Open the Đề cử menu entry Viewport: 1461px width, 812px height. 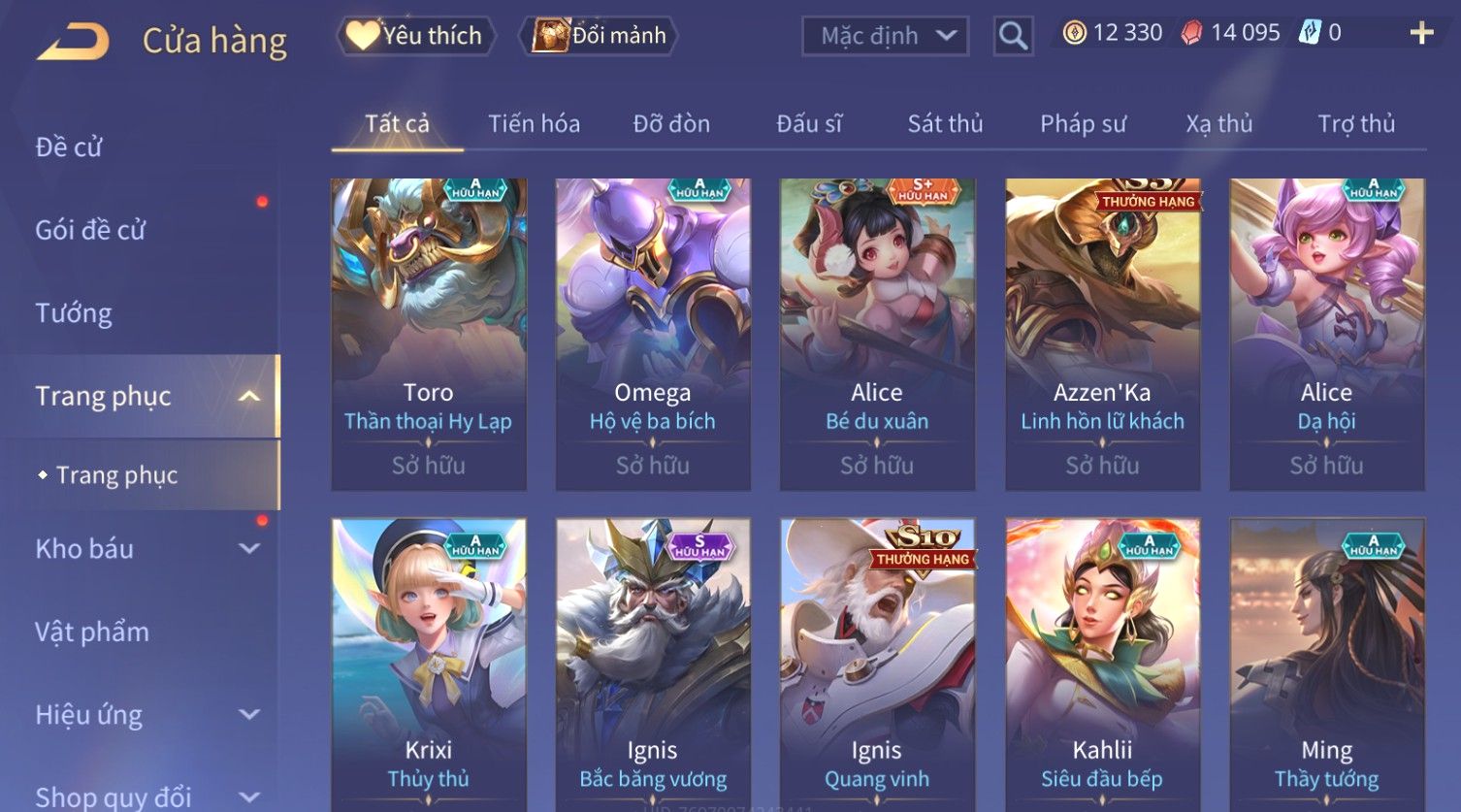click(x=69, y=146)
